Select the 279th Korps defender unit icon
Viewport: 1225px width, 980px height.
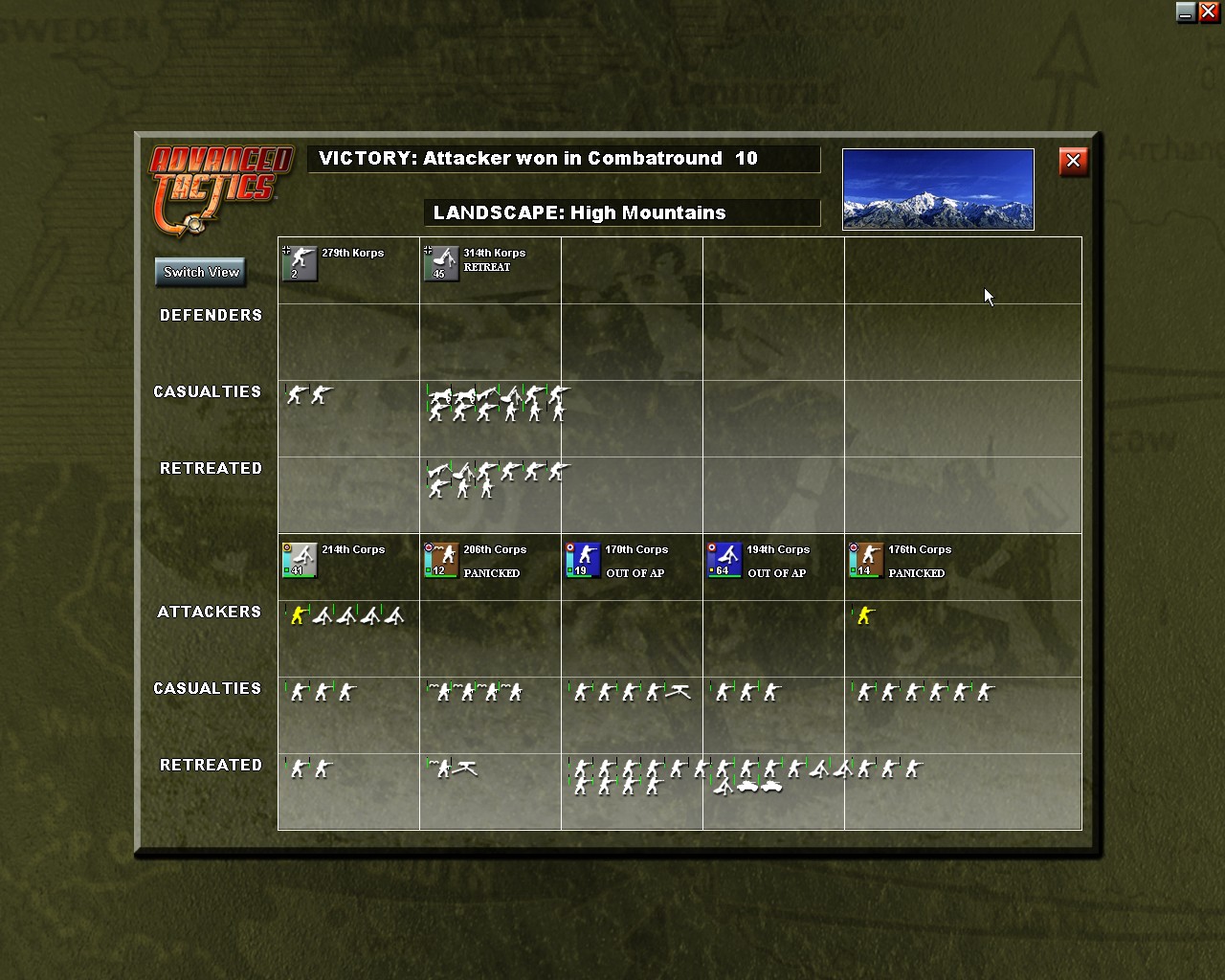(300, 264)
